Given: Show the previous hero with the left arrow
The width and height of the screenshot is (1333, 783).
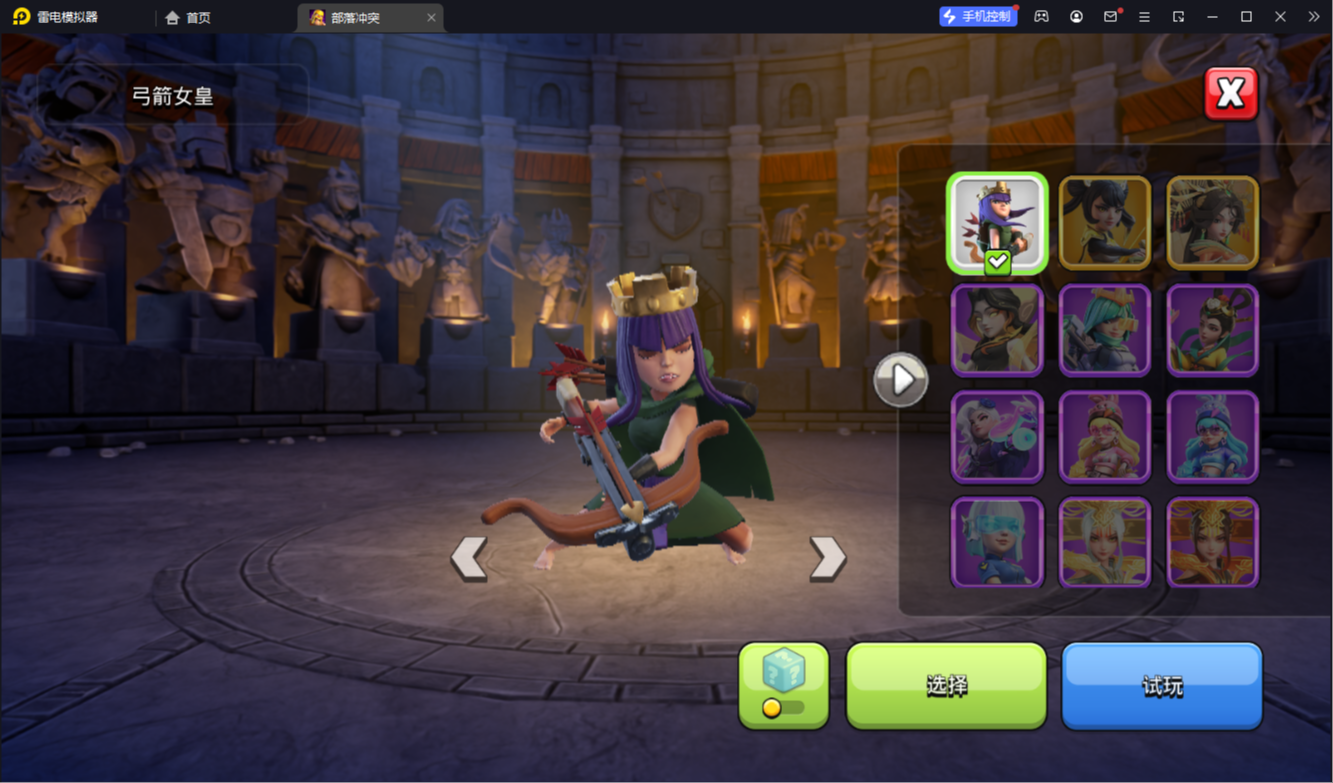Looking at the screenshot, I should point(469,558).
